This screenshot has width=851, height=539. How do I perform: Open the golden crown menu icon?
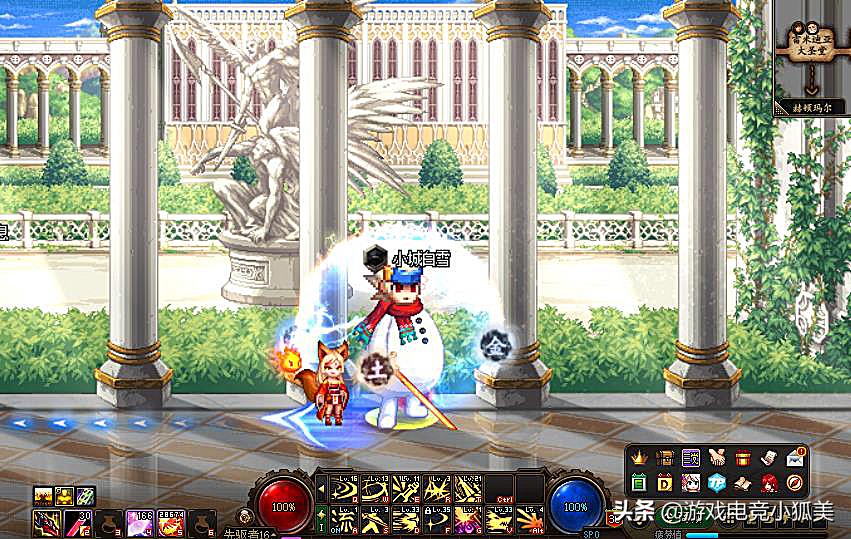tap(640, 458)
